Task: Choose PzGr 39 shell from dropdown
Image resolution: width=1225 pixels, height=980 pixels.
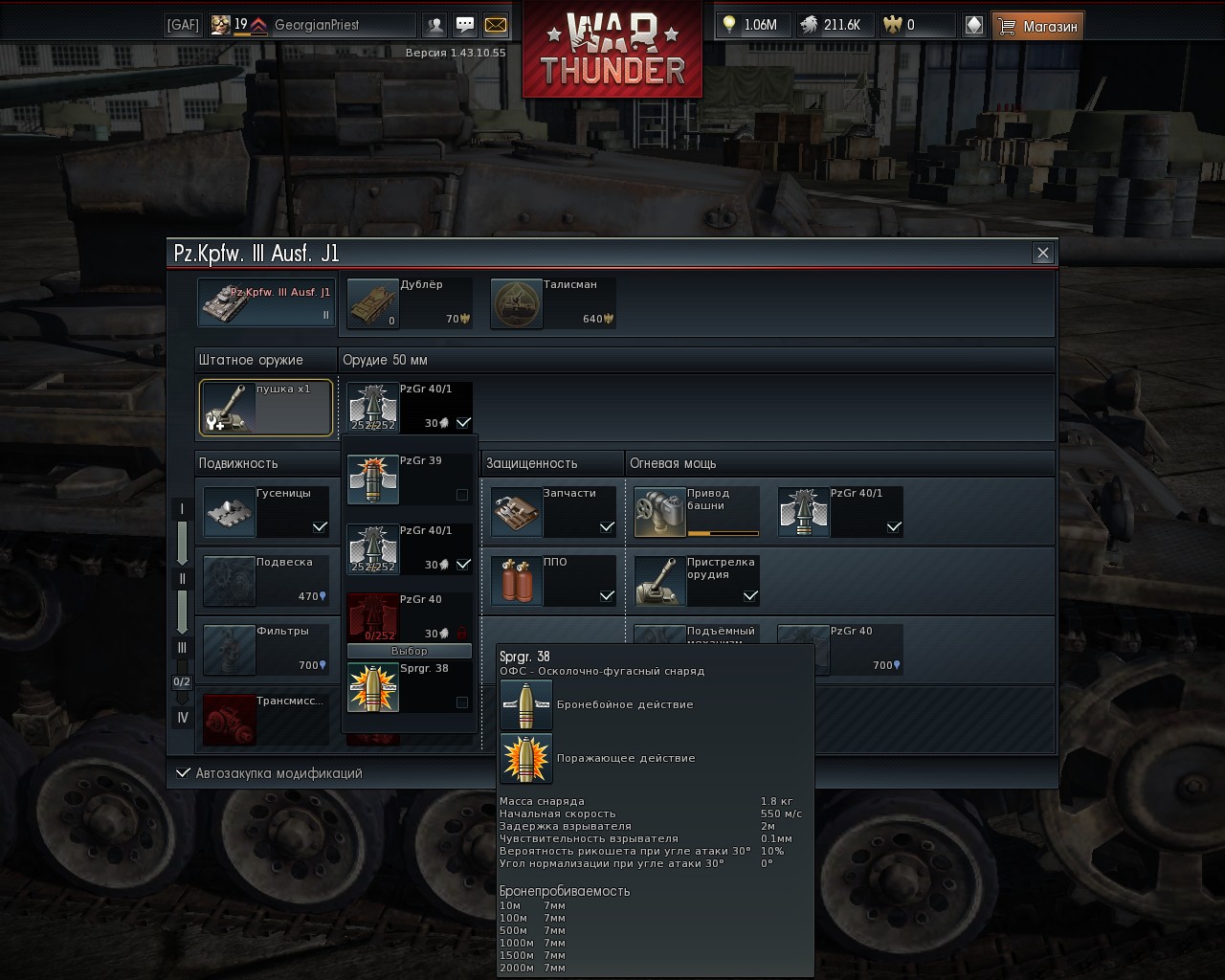Action: click(x=409, y=479)
